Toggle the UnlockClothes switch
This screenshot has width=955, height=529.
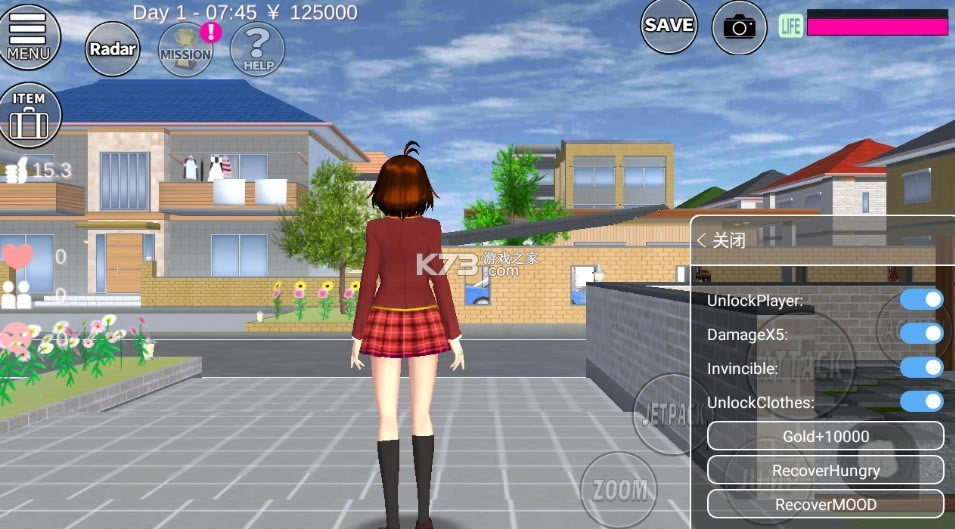pyautogui.click(x=921, y=401)
